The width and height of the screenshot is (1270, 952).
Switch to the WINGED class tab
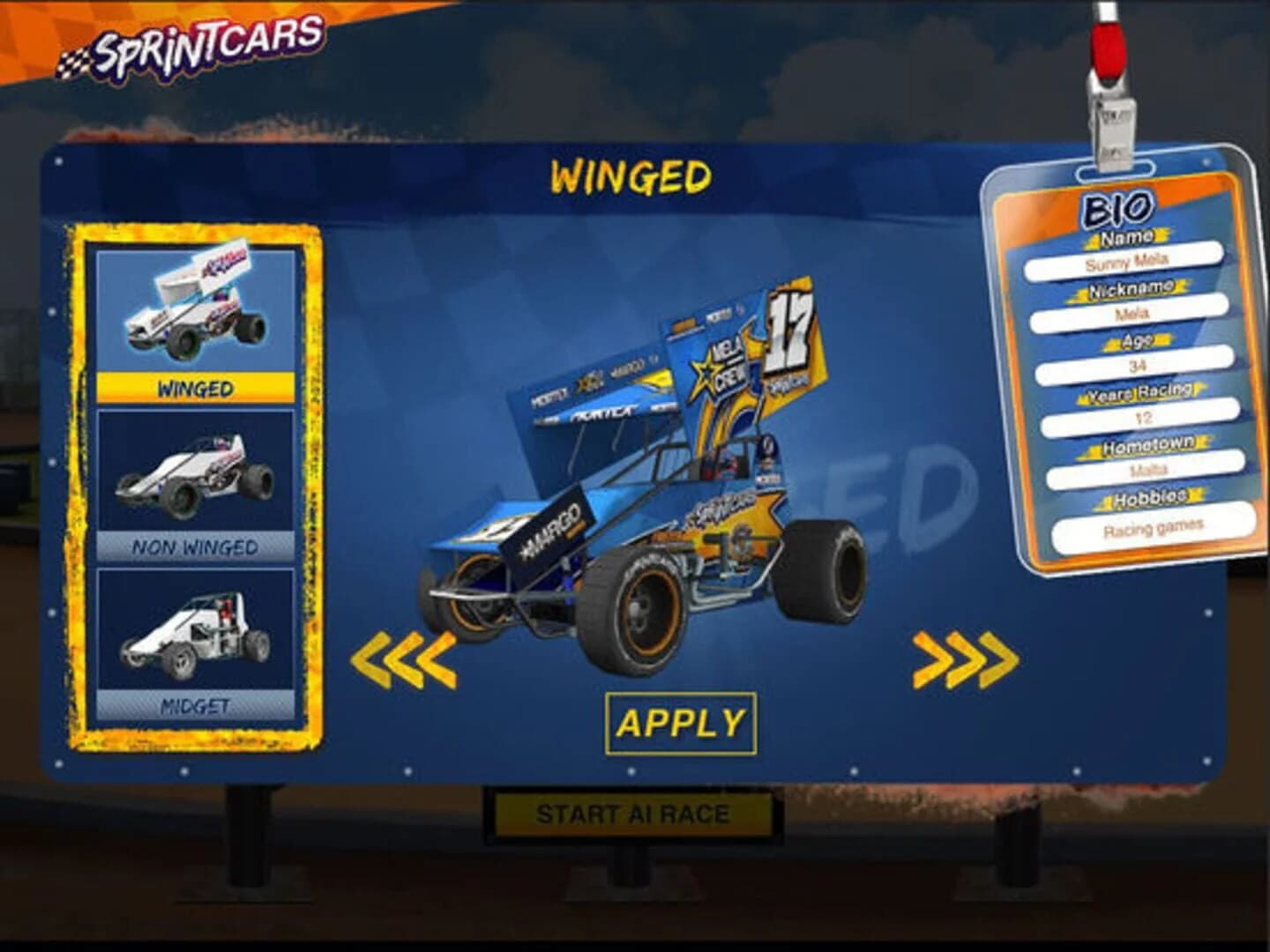(194, 386)
